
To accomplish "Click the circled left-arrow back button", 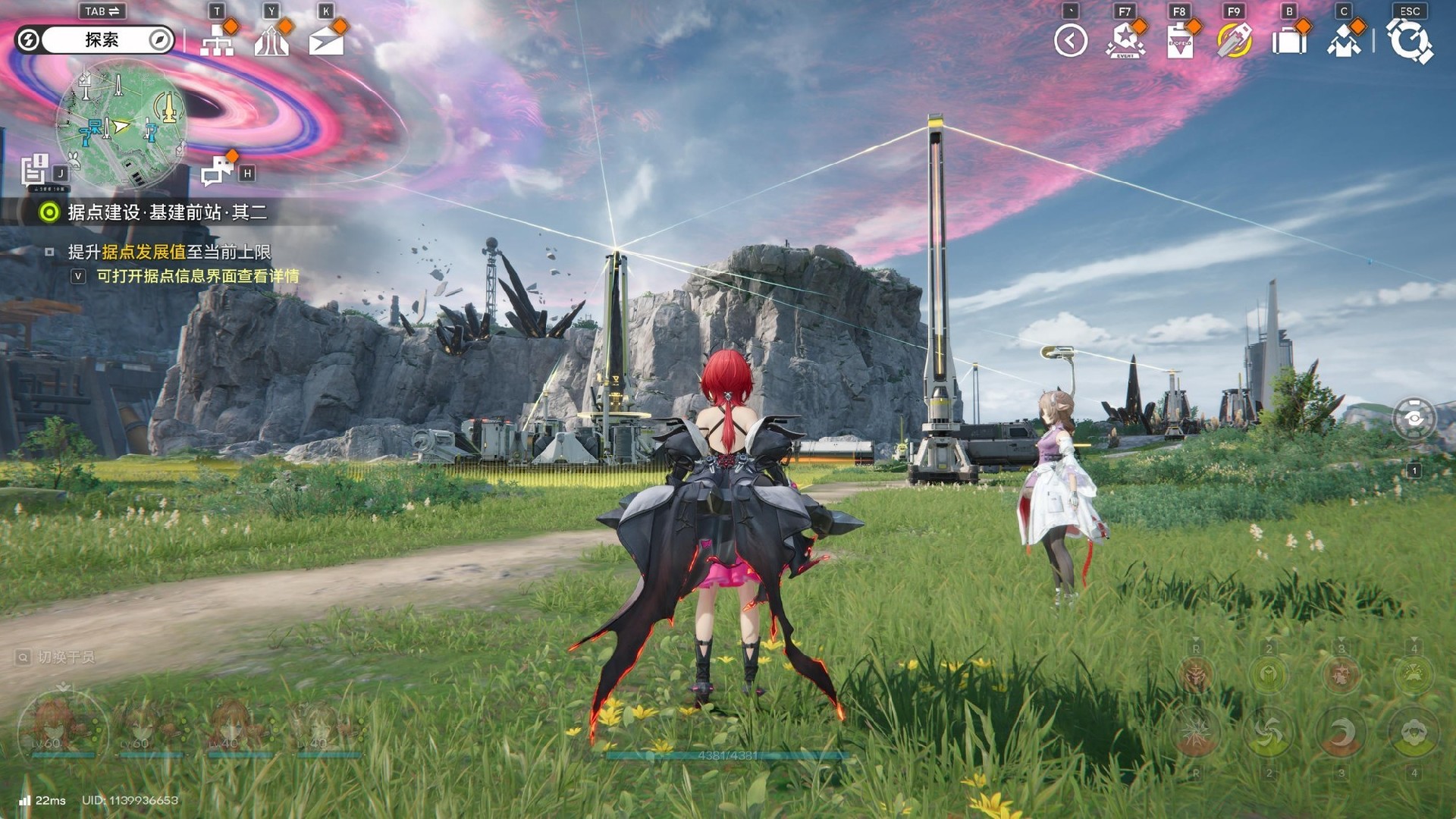I will click(x=1071, y=41).
